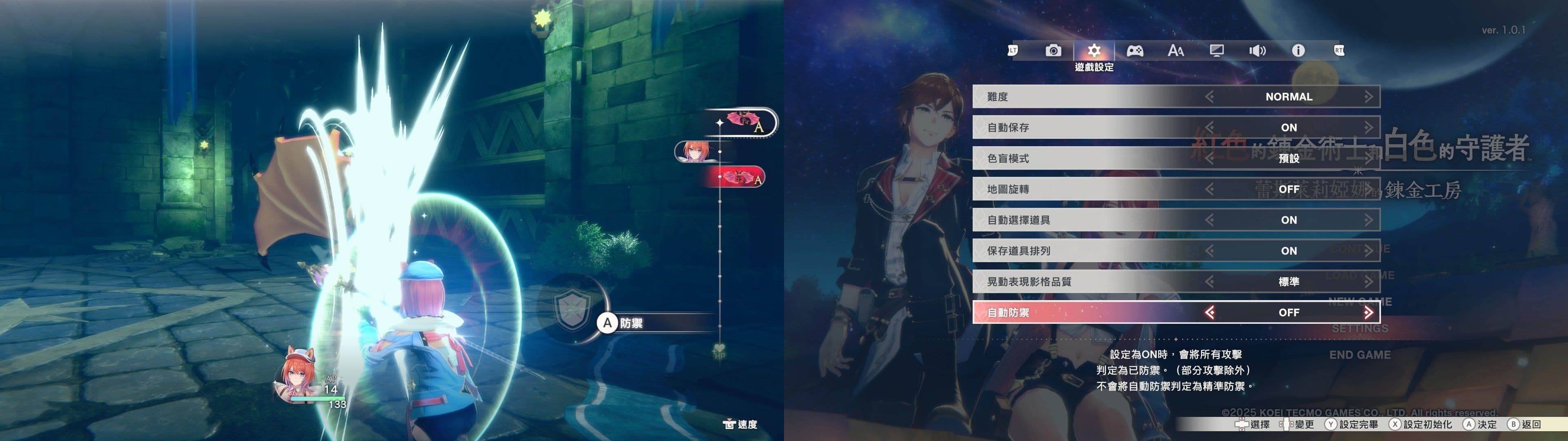This screenshot has height=441, width=1568.
Task: Click right arrow to change 難度 difficulty
Action: pyautogui.click(x=1370, y=96)
